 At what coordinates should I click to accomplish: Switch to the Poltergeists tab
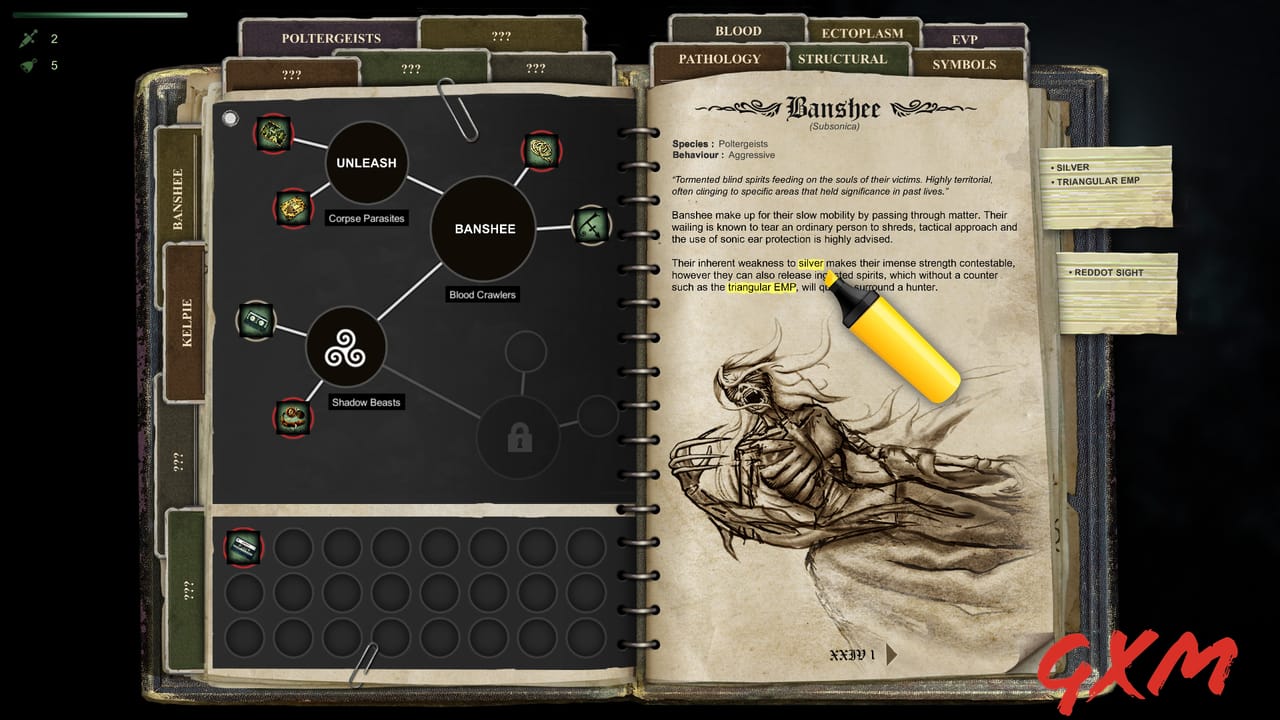pos(330,38)
